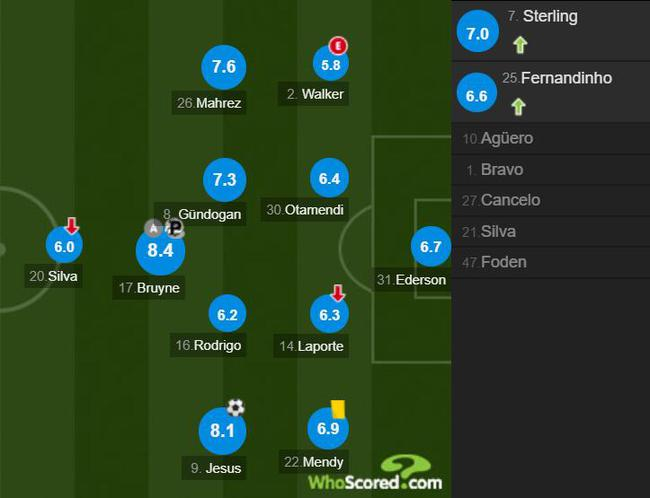Select Mahrez's 7.6 rating marker
Image resolution: width=650 pixels, height=498 pixels.
[x=224, y=68]
